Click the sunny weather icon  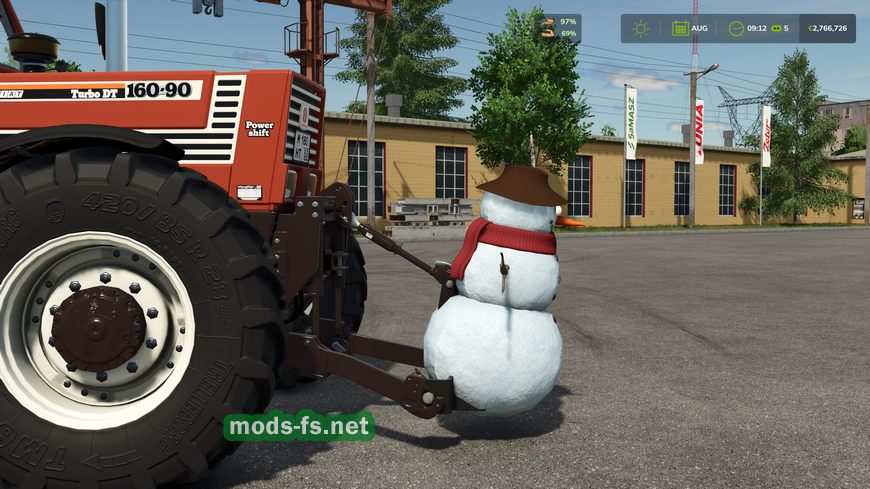[640, 28]
